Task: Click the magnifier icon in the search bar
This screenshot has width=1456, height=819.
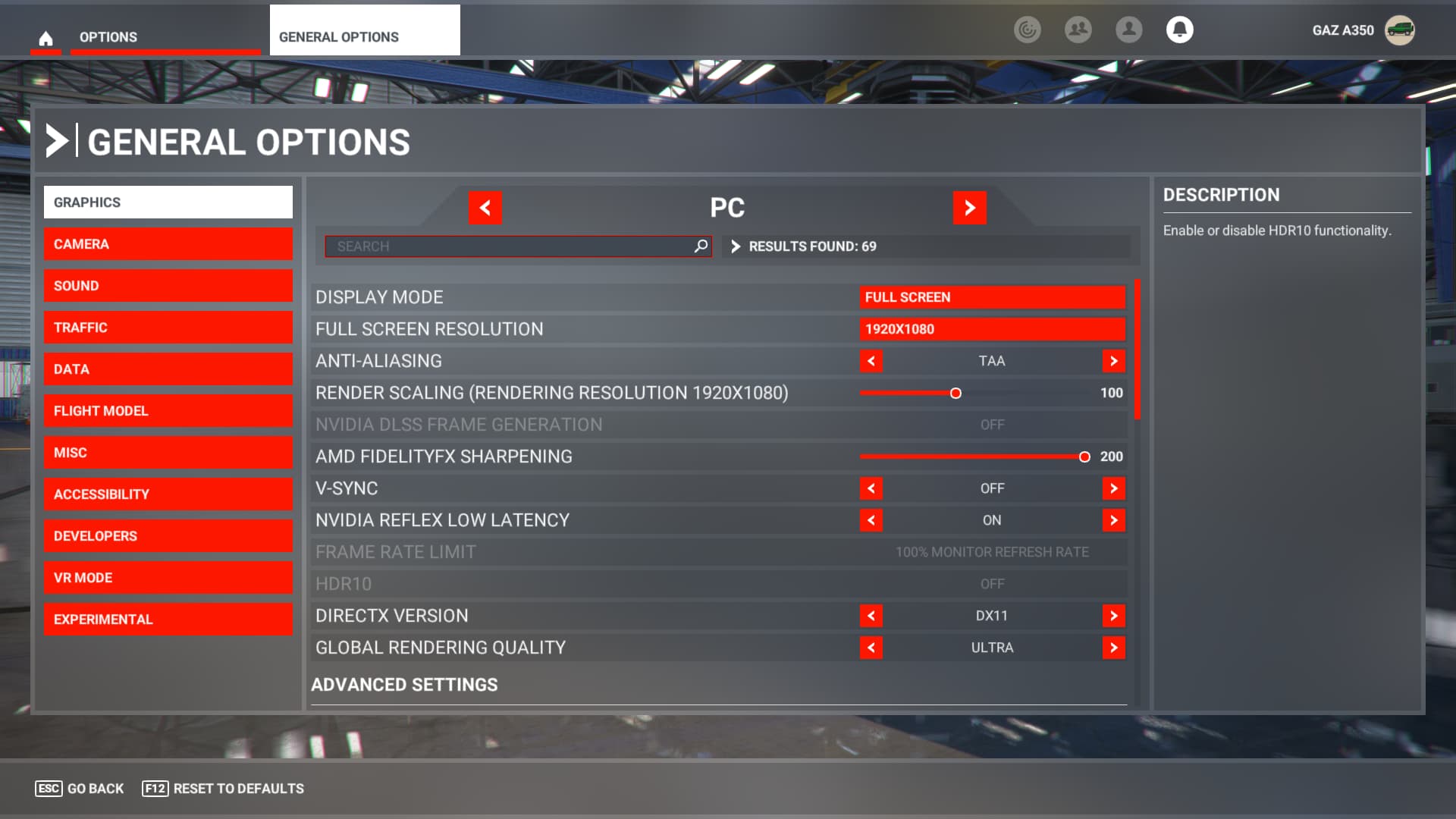Action: [700, 246]
